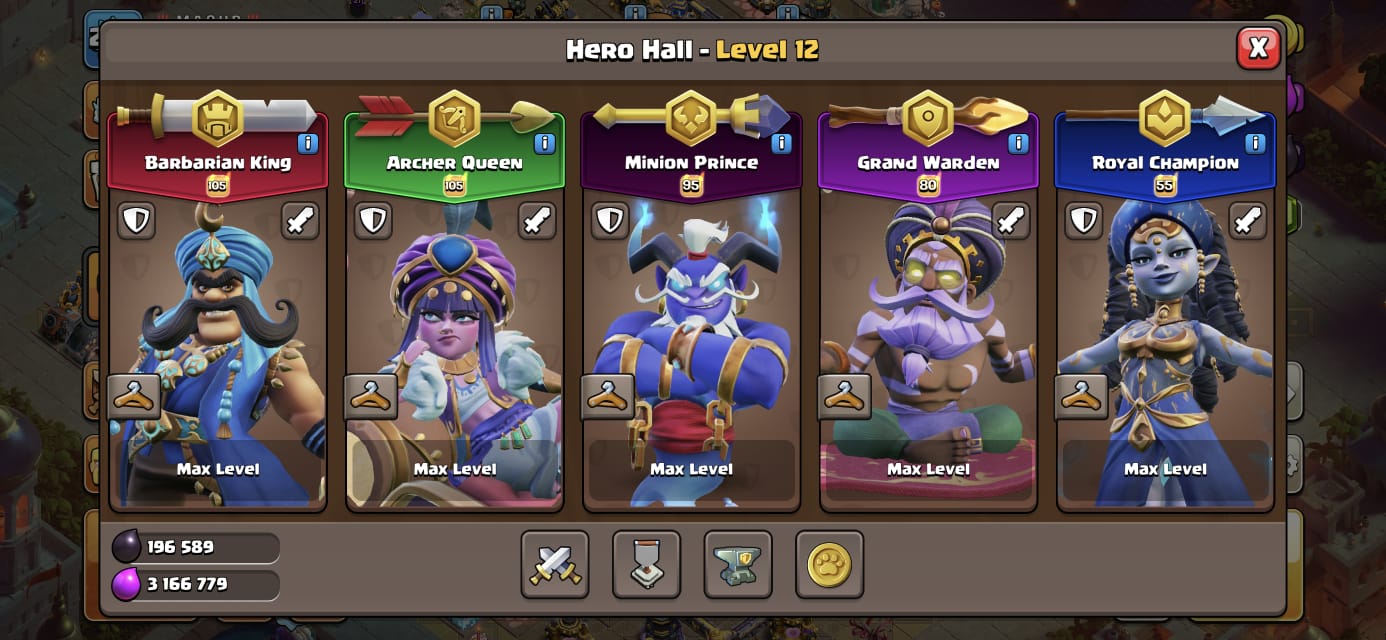Open Archer Queen skin wardrobe
The width and height of the screenshot is (1386, 640).
371,397
